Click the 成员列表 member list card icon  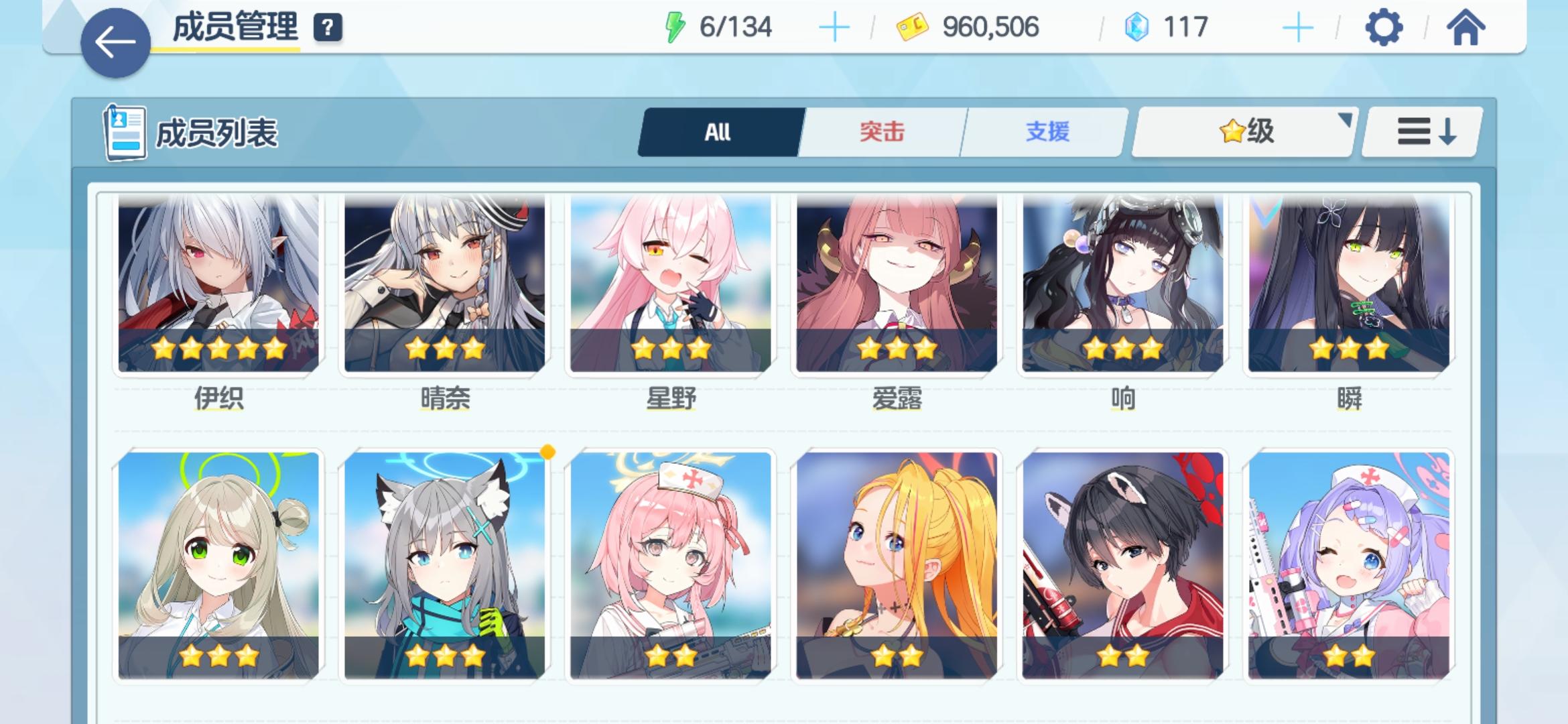pos(124,132)
